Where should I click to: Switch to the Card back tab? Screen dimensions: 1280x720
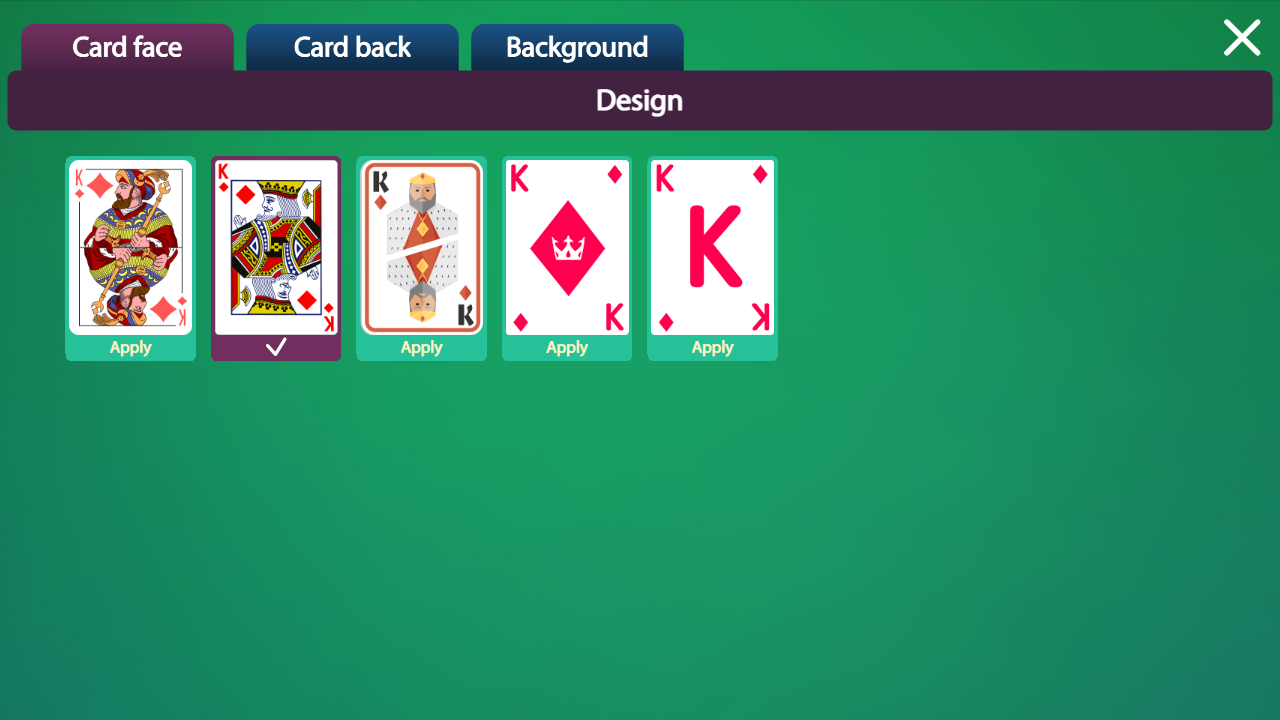click(352, 47)
